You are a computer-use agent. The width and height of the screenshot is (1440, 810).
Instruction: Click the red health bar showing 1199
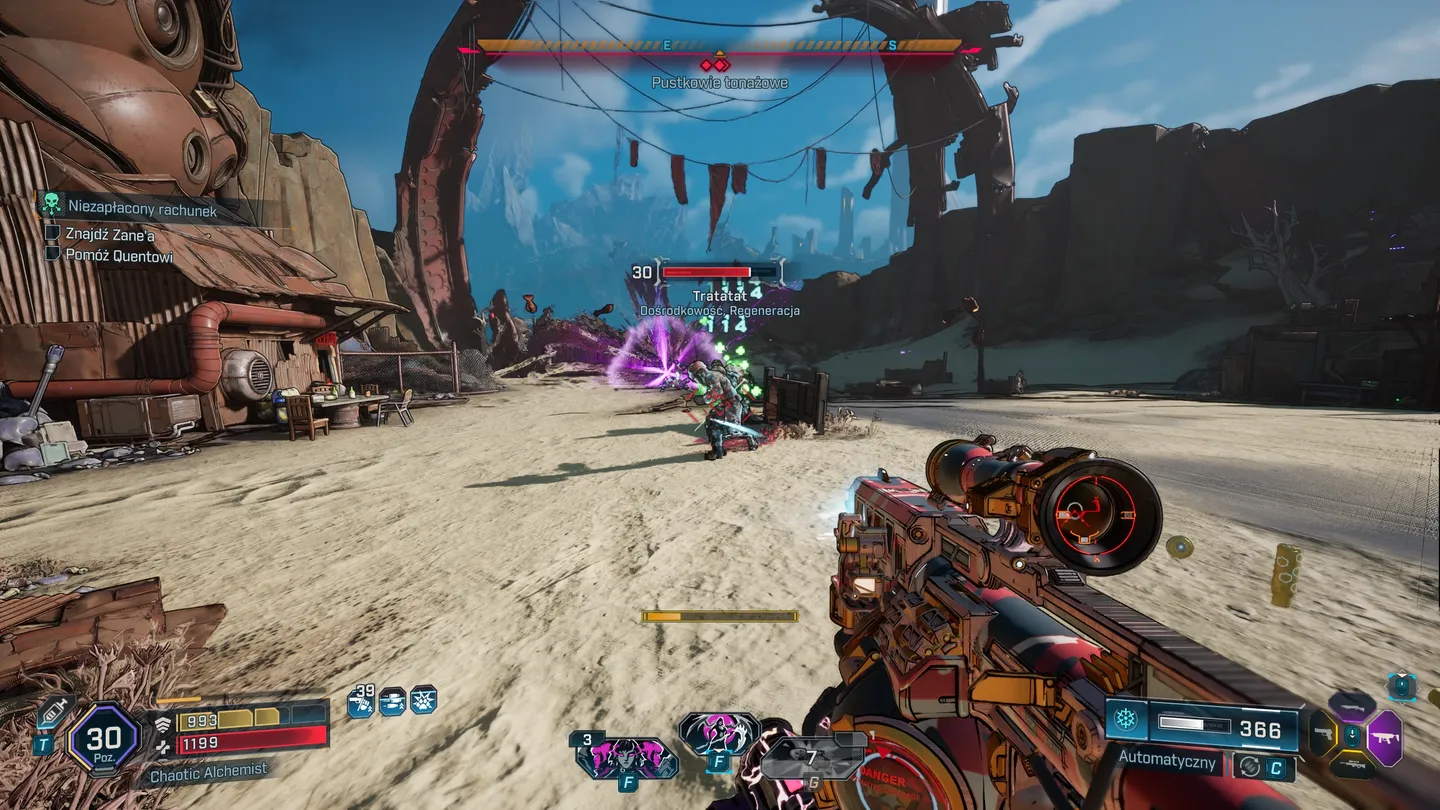pyautogui.click(x=250, y=740)
